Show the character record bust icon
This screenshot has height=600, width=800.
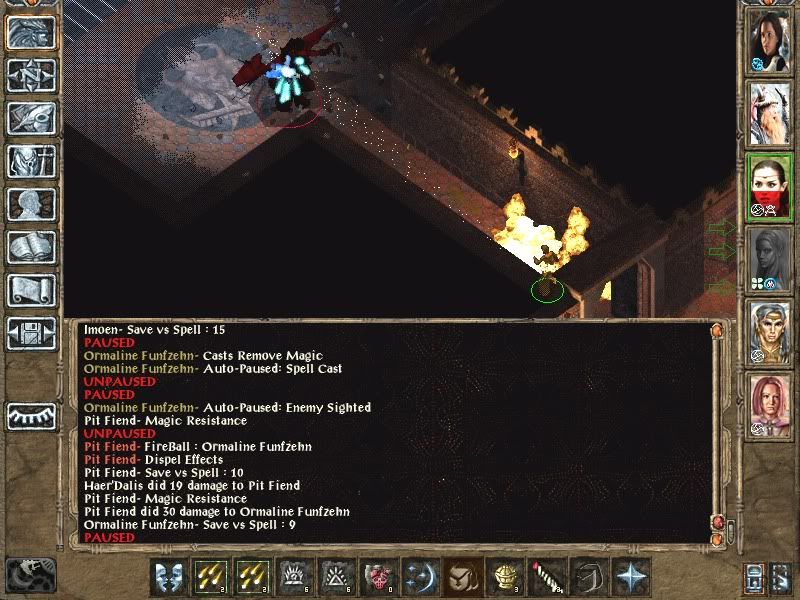31,204
